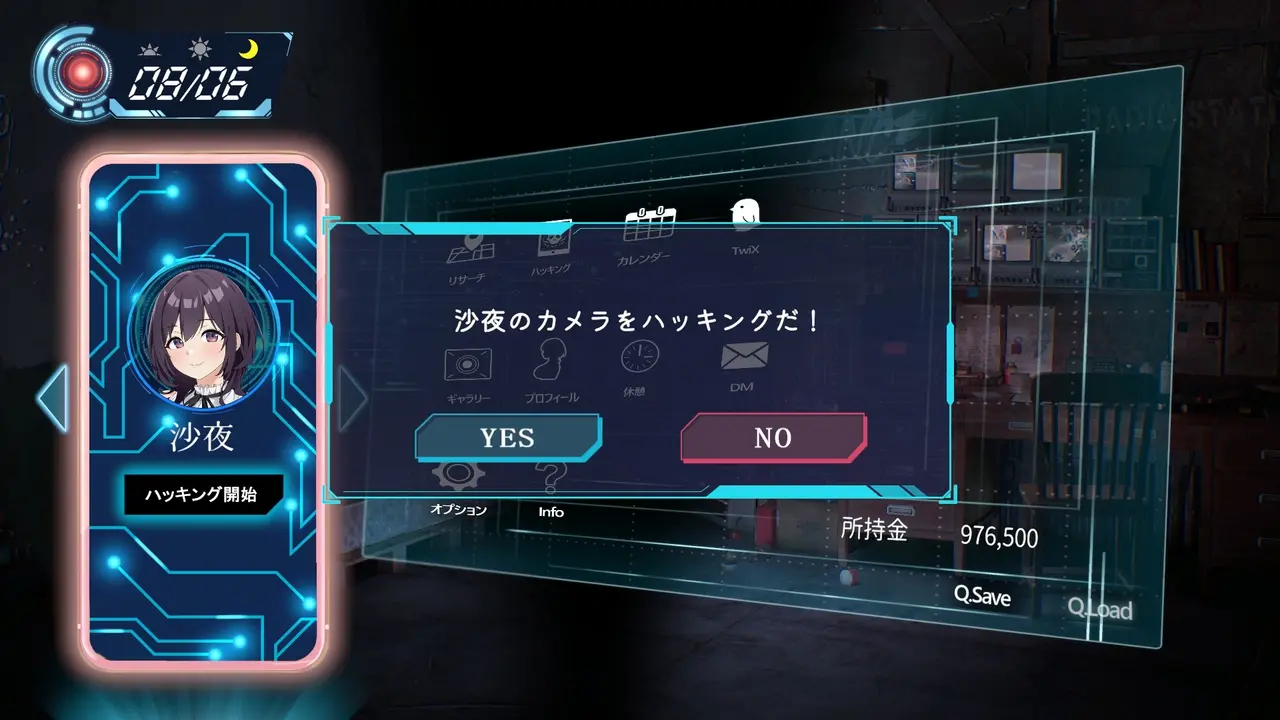Quick save with Q.Save
The height and width of the screenshot is (720, 1280).
pos(982,596)
